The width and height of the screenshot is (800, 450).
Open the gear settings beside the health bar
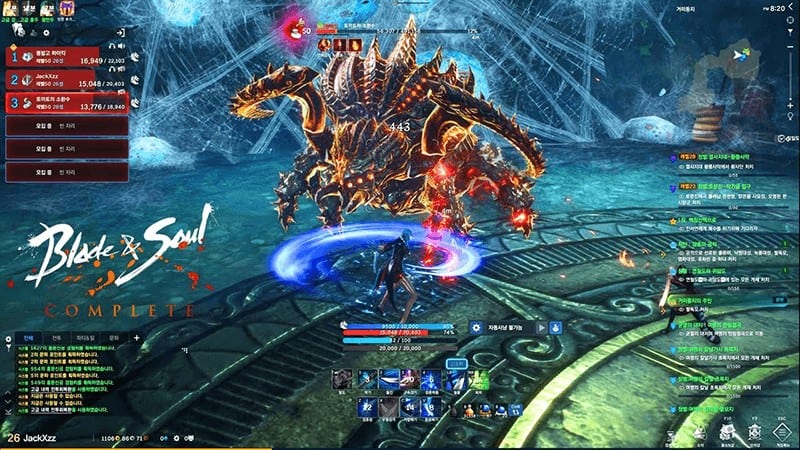point(474,327)
